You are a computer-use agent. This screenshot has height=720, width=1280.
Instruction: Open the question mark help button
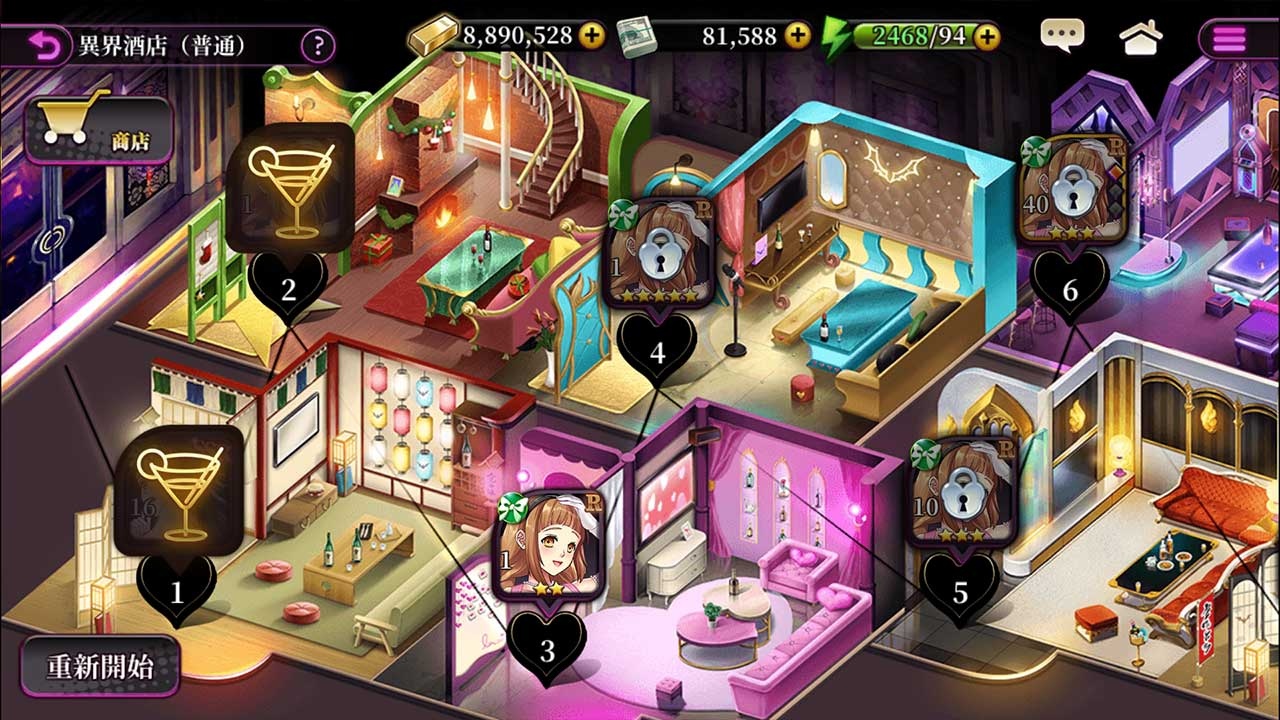coord(318,45)
